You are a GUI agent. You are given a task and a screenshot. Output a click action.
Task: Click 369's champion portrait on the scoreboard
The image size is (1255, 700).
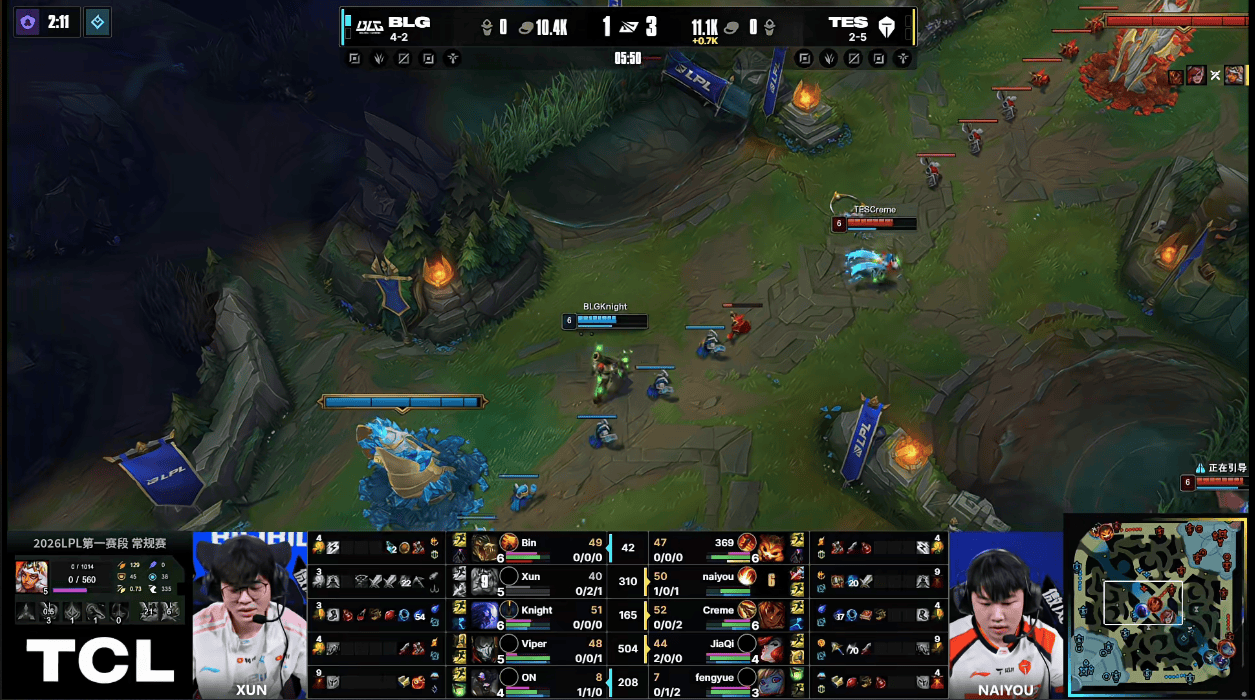pyautogui.click(x=770, y=548)
